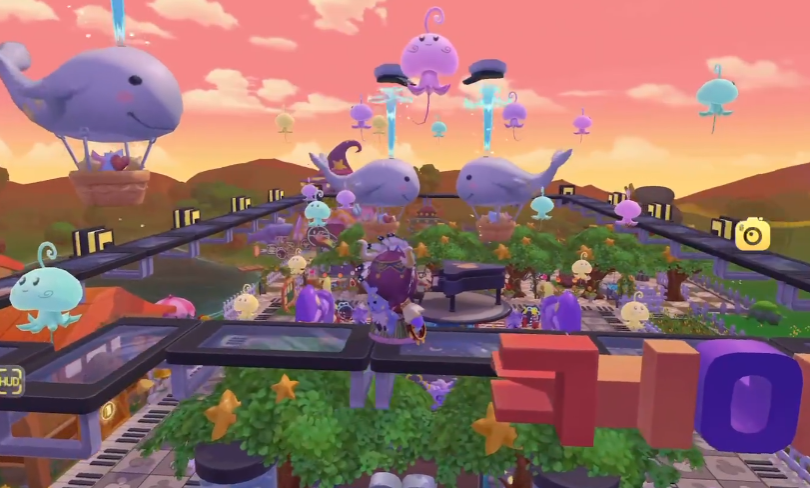Toggle the HUD visibility button
The height and width of the screenshot is (488, 810).
10,381
